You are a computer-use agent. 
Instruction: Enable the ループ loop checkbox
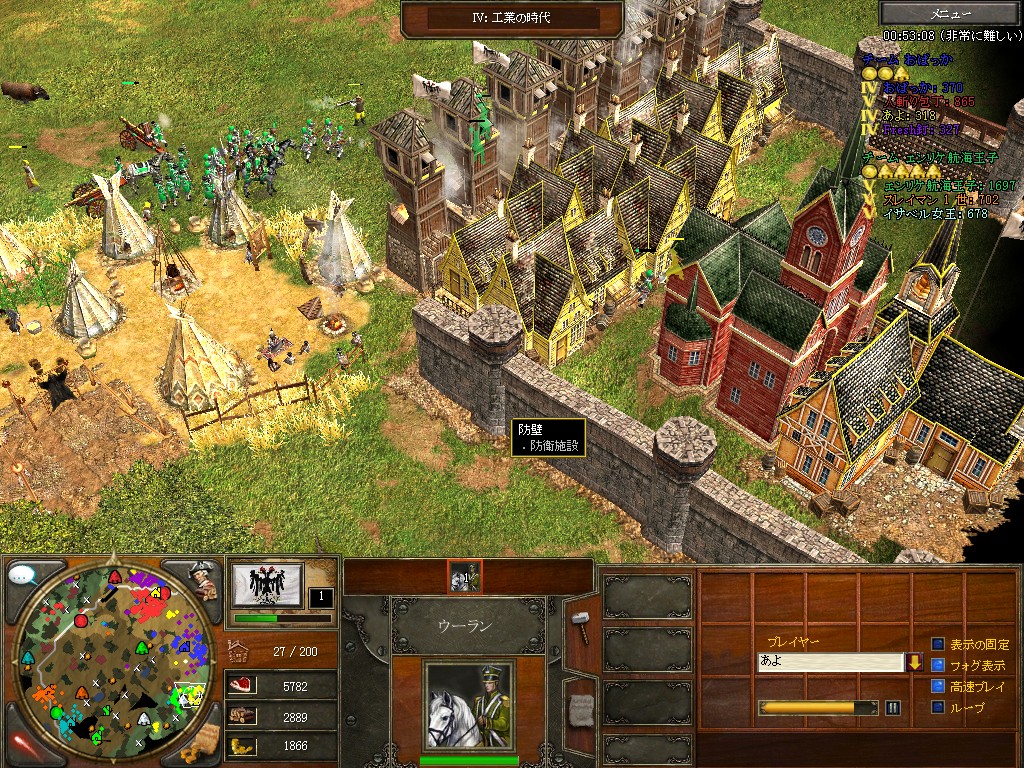938,707
